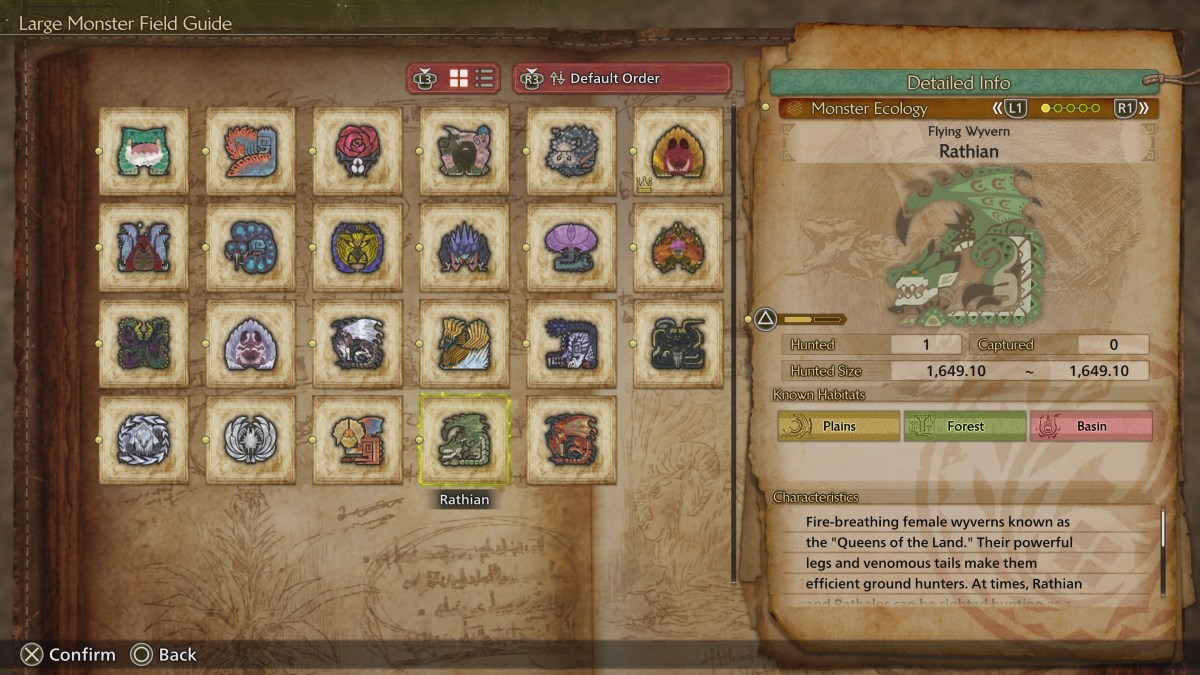Switch to the list view layout icon
The width and height of the screenshot is (1200, 675).
[484, 78]
